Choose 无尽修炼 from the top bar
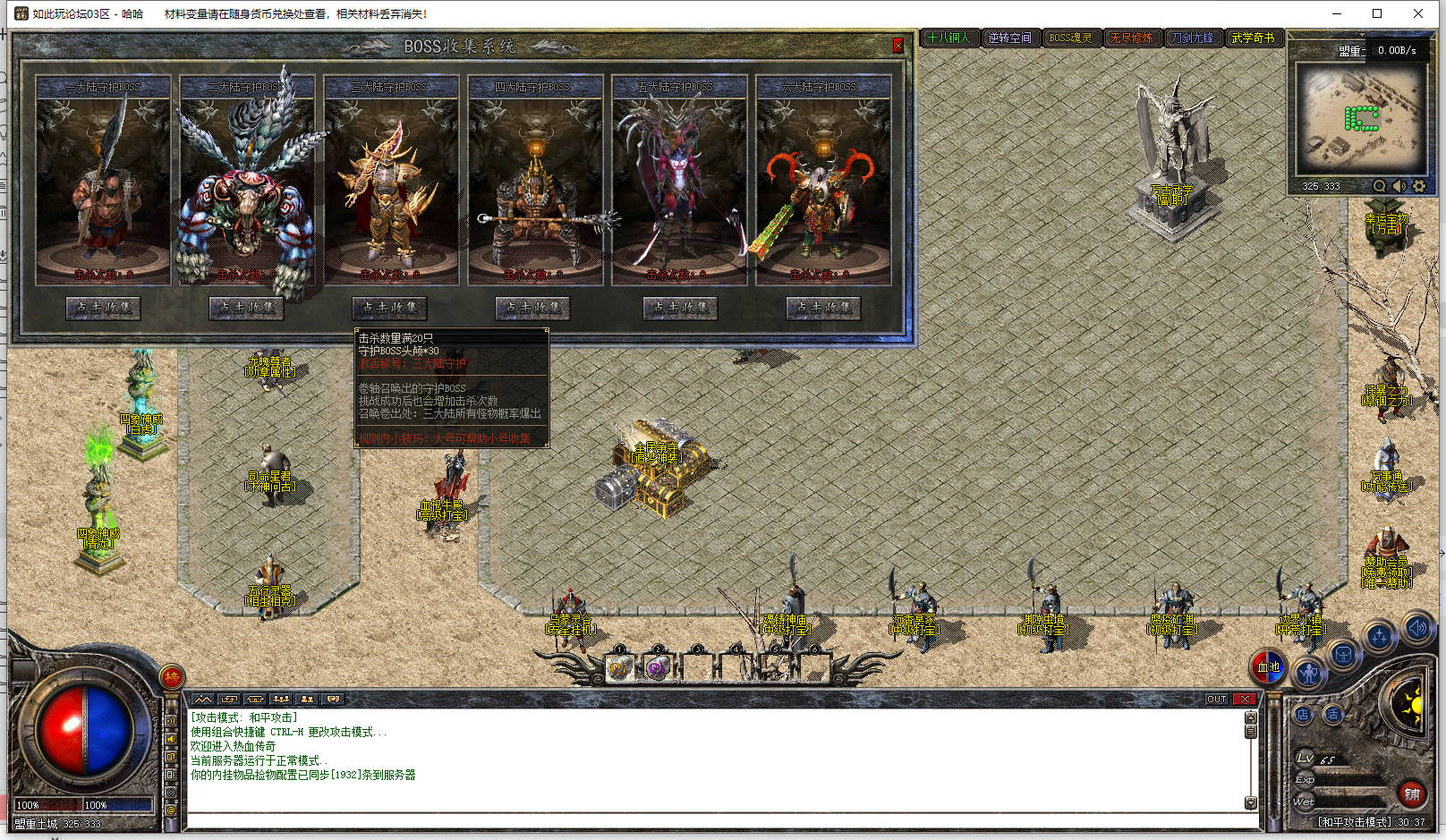 1132,38
